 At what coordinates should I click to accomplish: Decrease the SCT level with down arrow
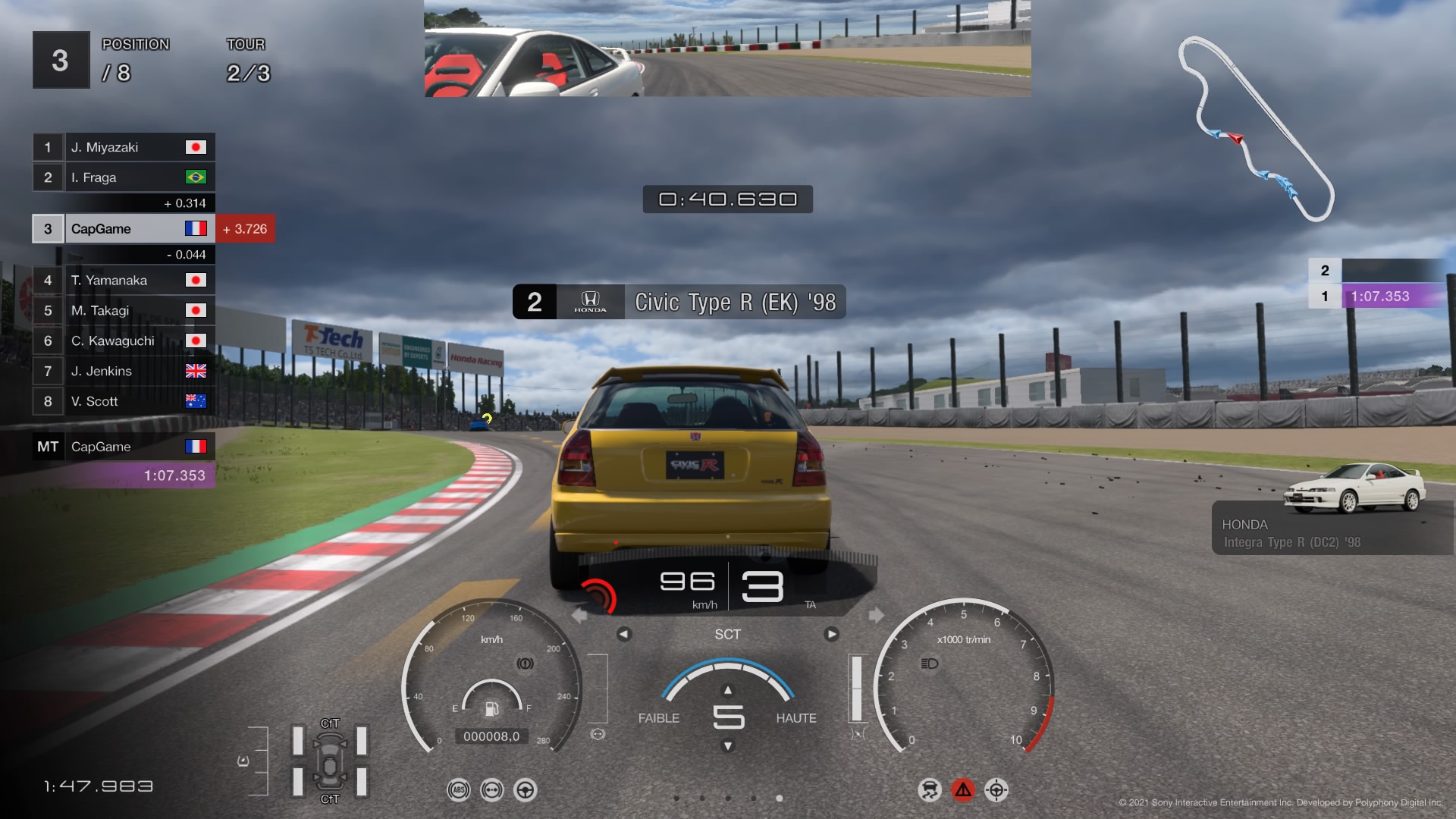coord(728,746)
